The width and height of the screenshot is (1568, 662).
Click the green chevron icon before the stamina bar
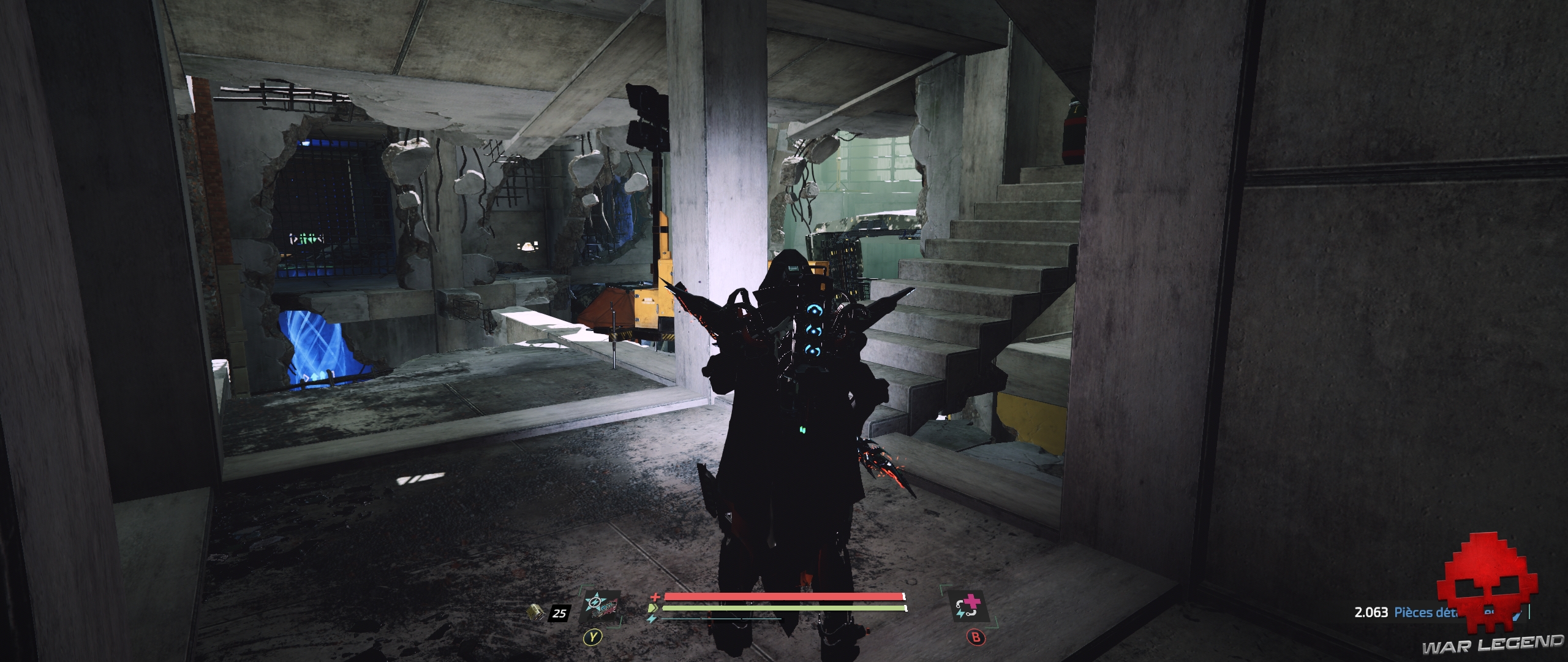654,608
